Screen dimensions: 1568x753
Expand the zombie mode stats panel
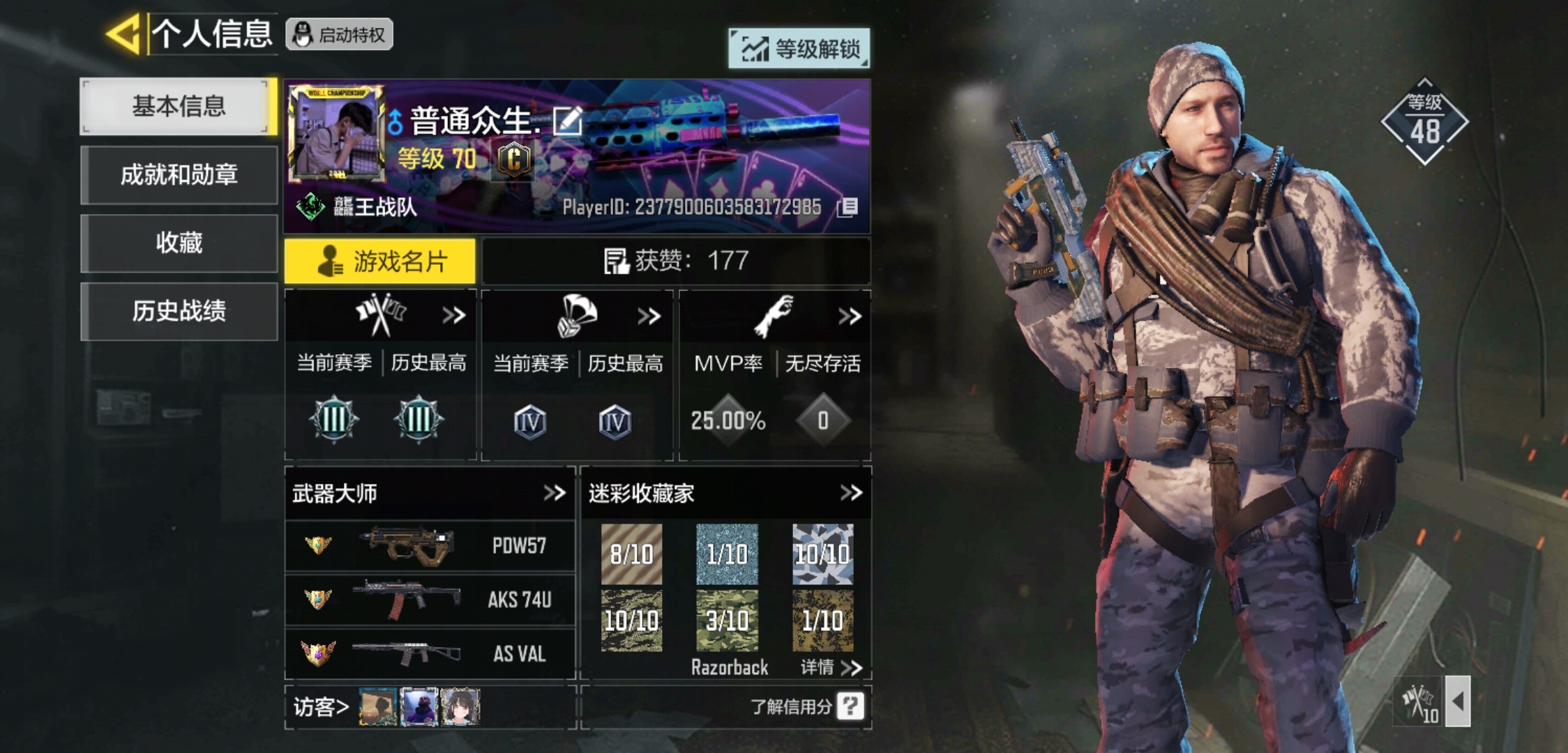pyautogui.click(x=849, y=317)
